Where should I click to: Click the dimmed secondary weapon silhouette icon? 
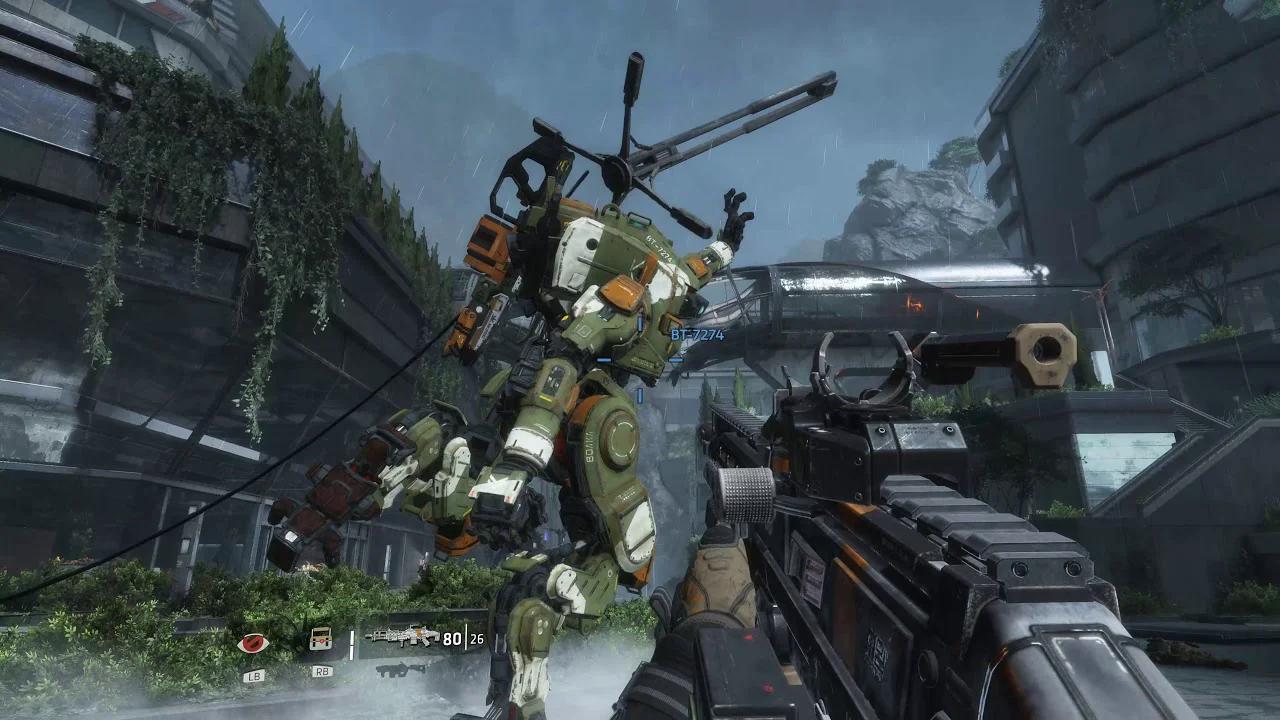point(401,671)
